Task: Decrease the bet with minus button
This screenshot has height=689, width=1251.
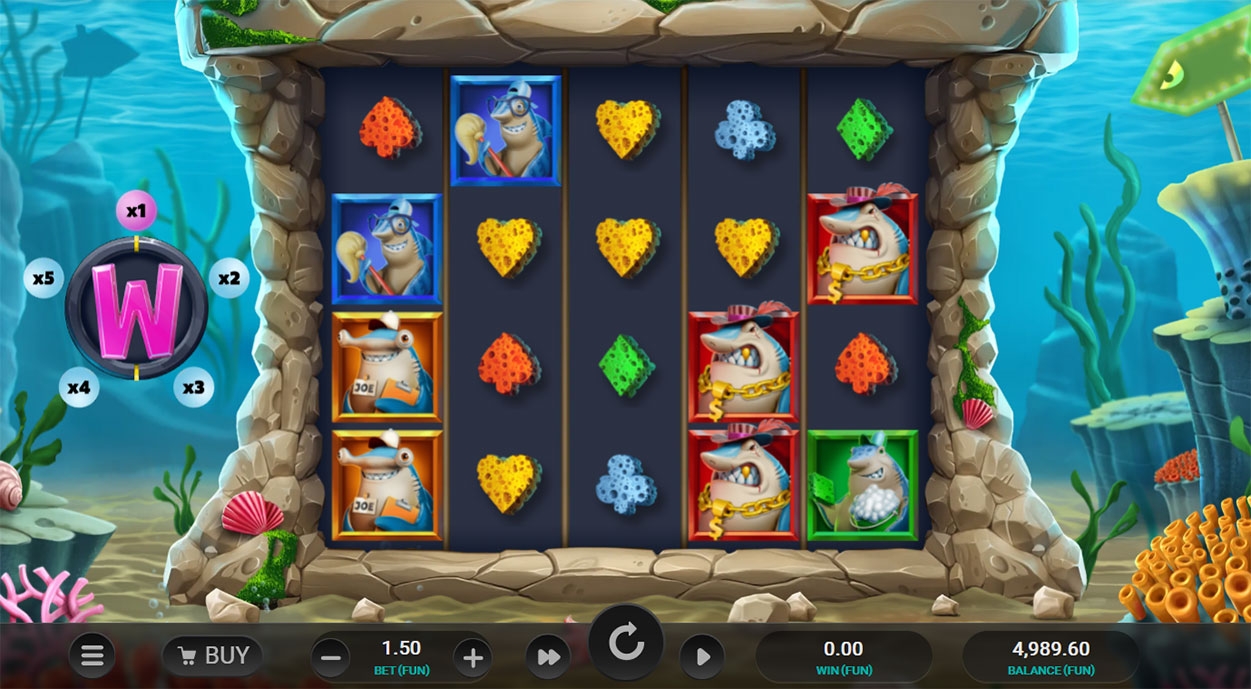Action: (331, 657)
